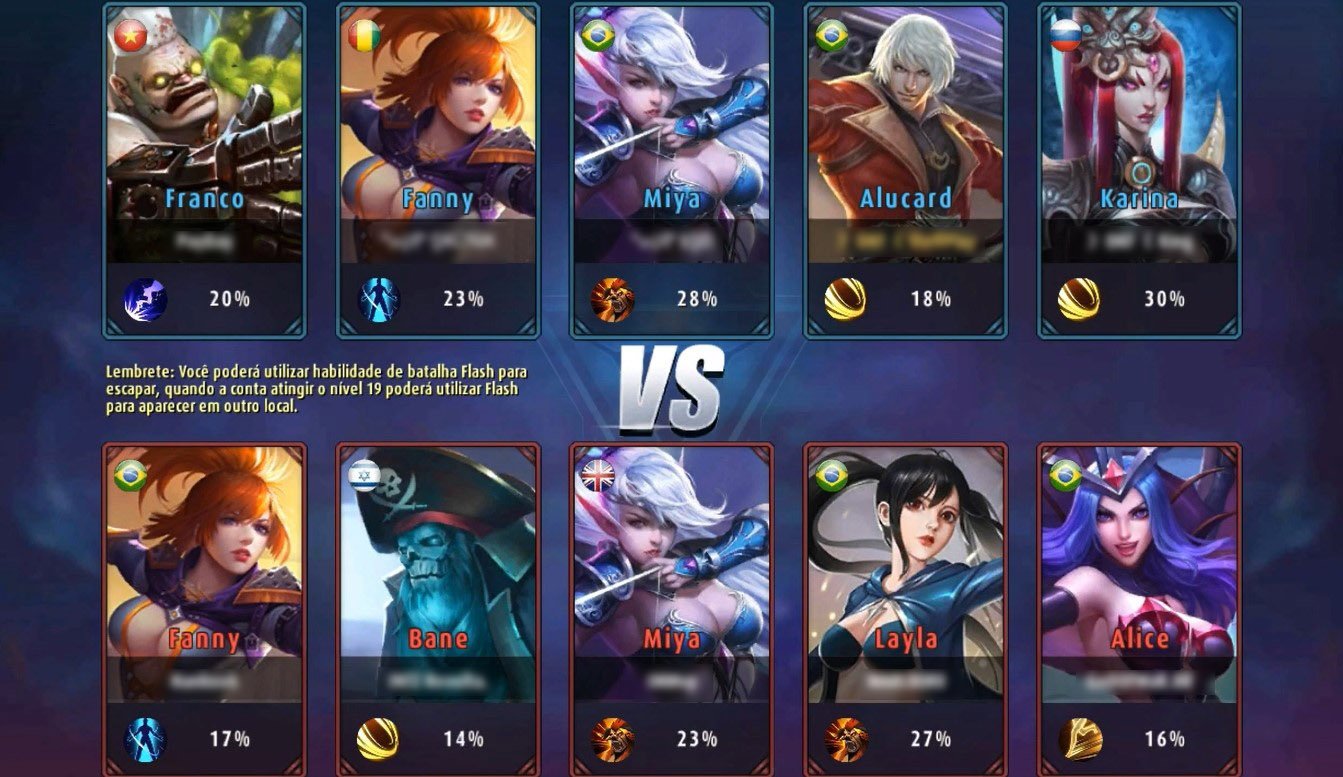Image resolution: width=1343 pixels, height=777 pixels.
Task: Click the Israeli flag on Bane's card
Action: coord(364,476)
